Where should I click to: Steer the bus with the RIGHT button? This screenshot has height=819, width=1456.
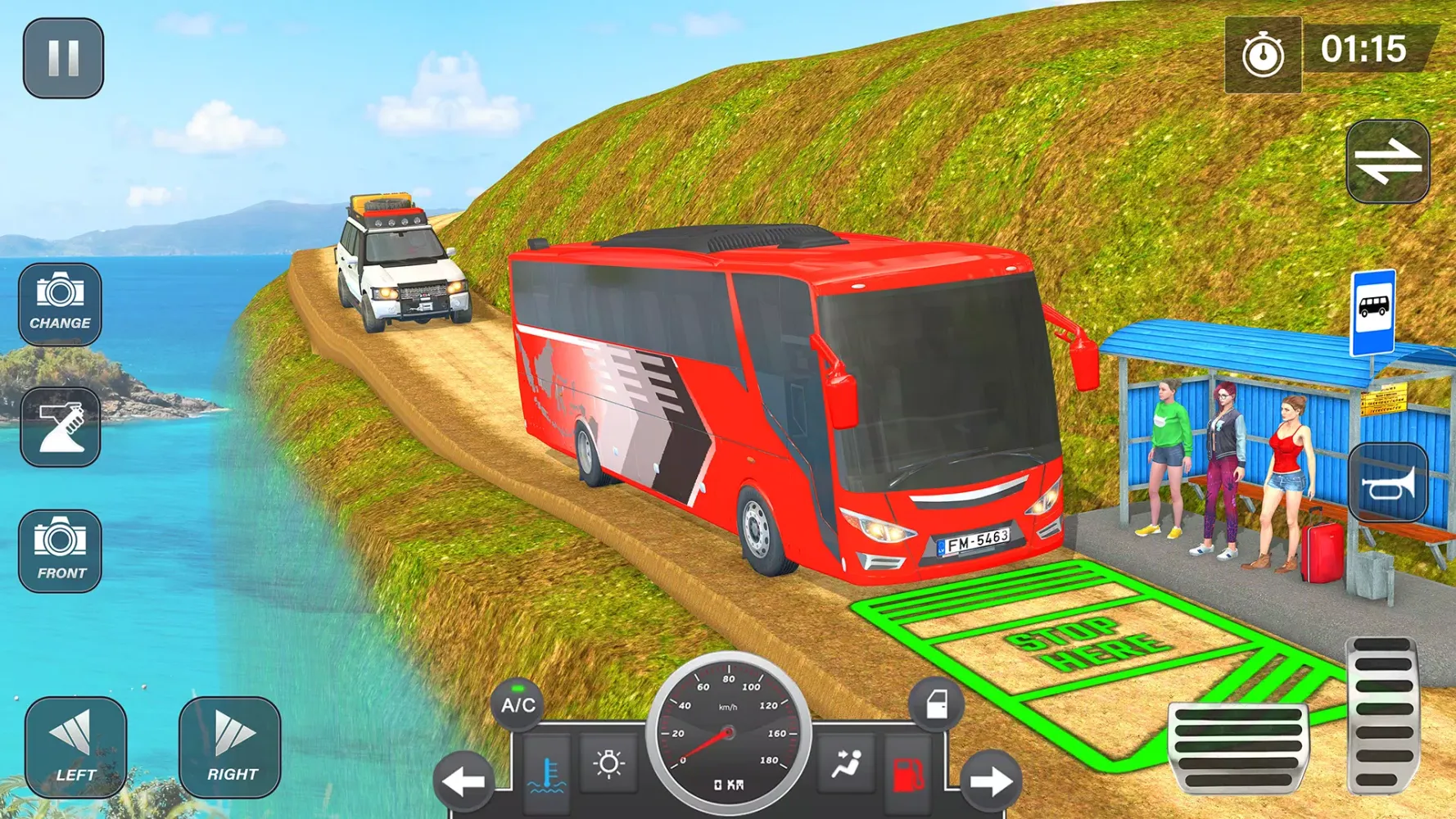click(x=230, y=747)
